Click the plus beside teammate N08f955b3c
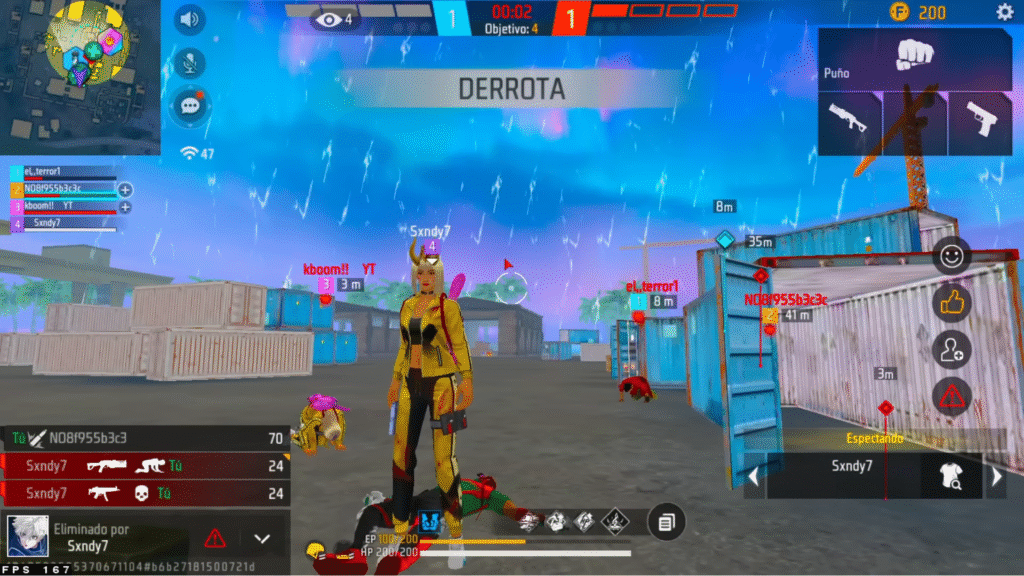 pos(125,189)
